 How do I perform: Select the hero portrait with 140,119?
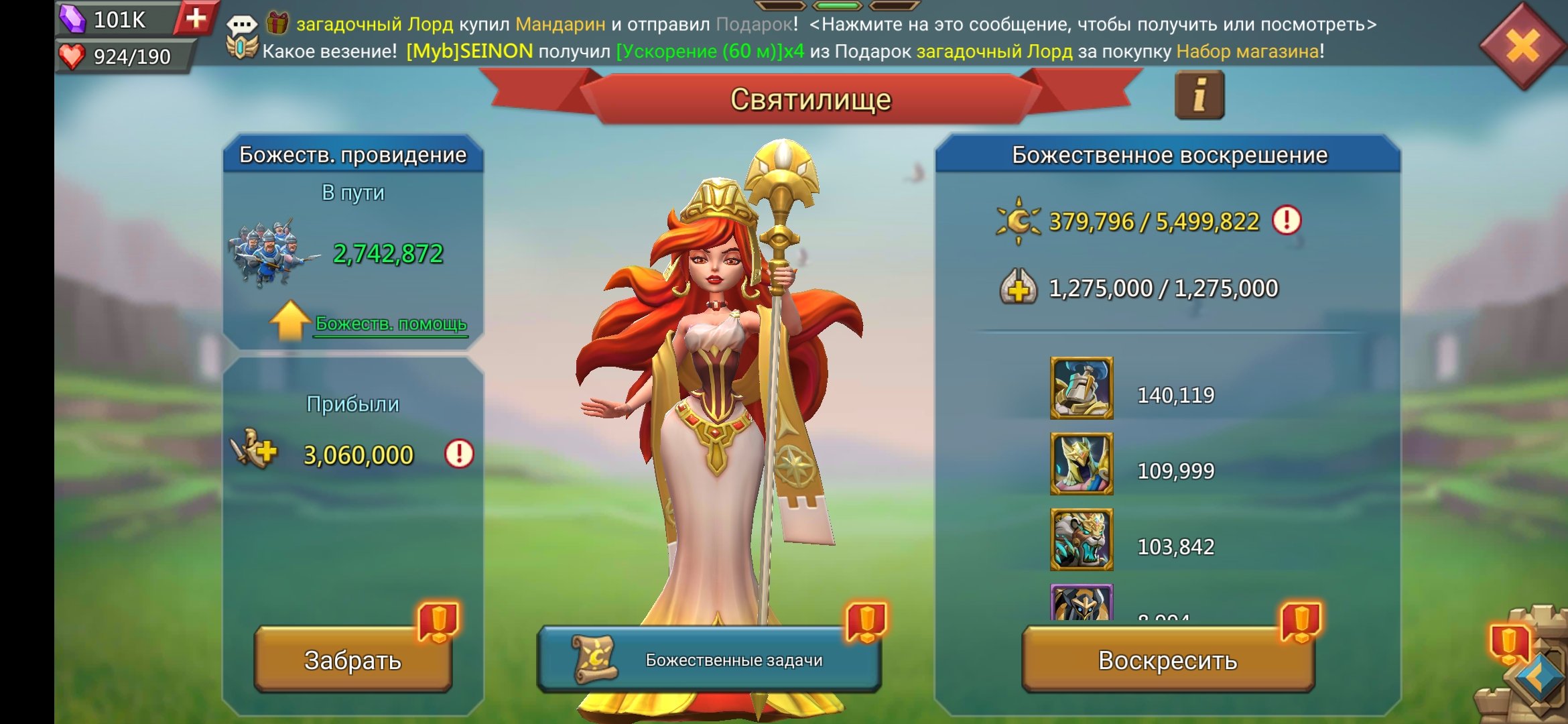click(x=1082, y=388)
